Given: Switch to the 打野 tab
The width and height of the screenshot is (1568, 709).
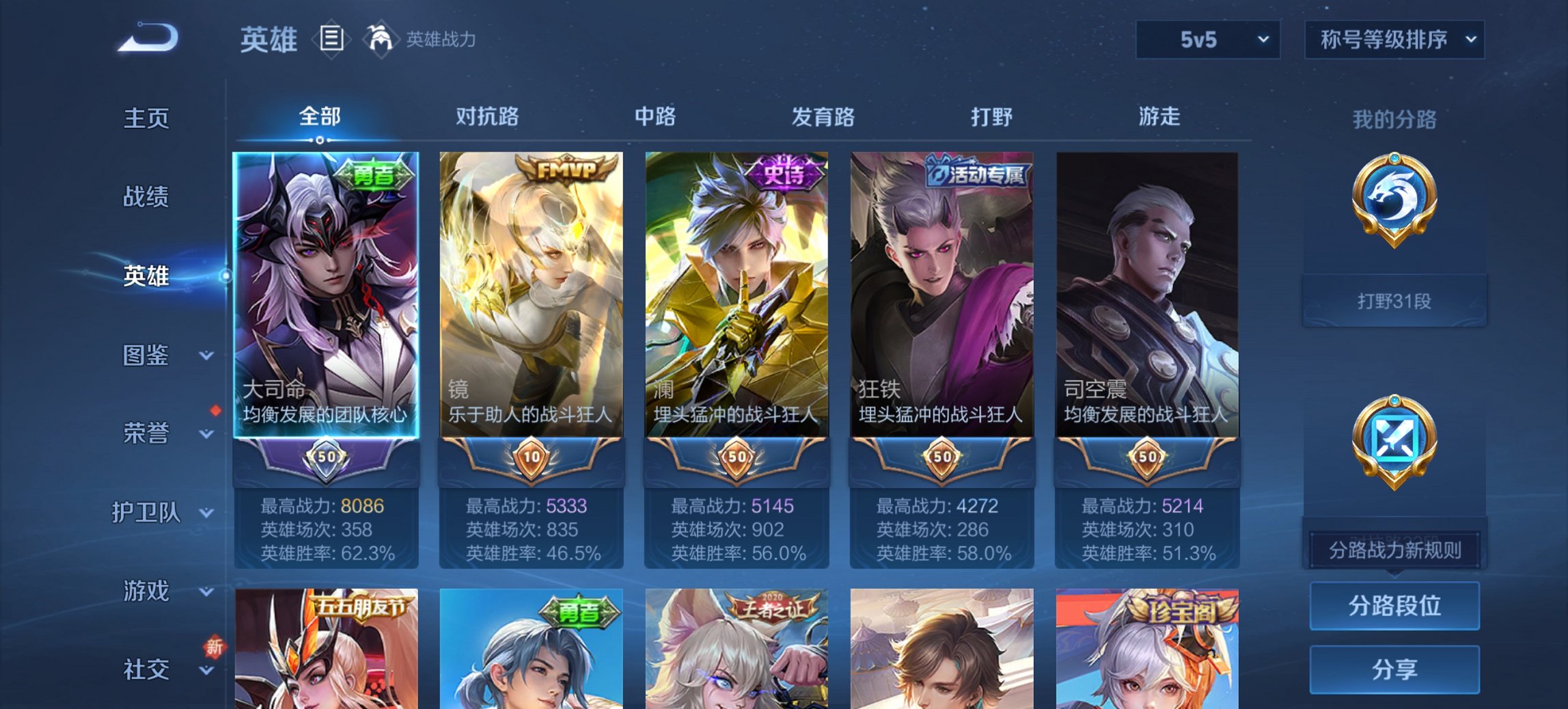Looking at the screenshot, I should pos(992,117).
